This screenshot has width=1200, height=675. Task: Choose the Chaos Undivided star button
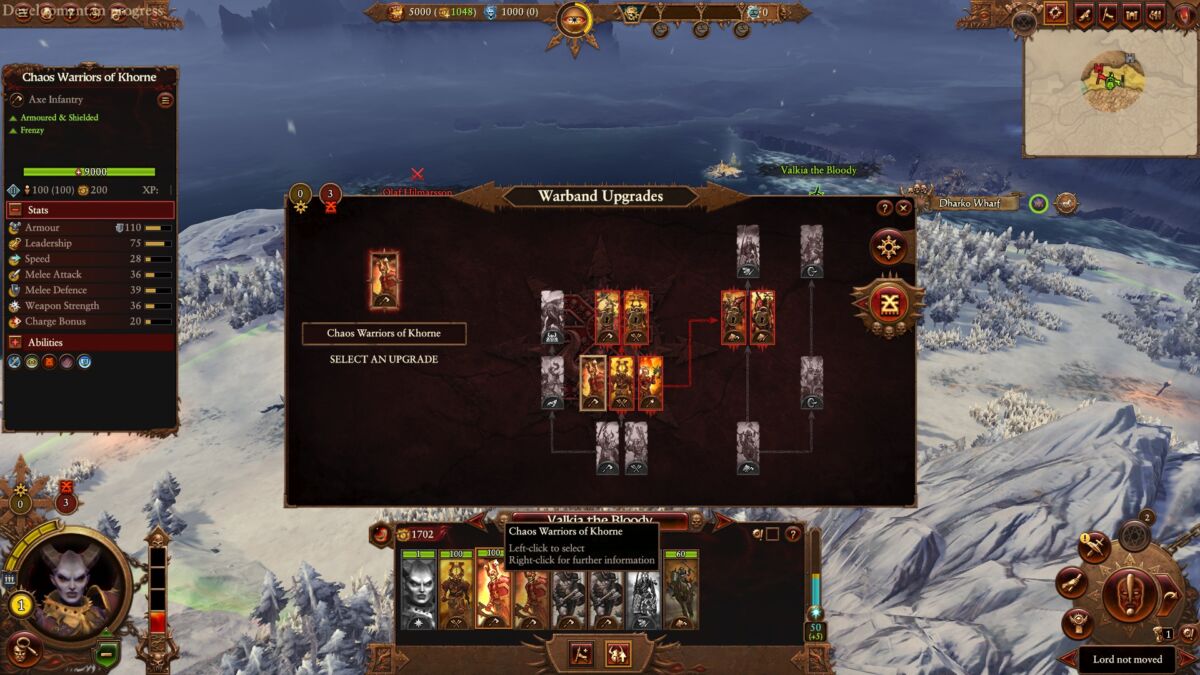888,246
